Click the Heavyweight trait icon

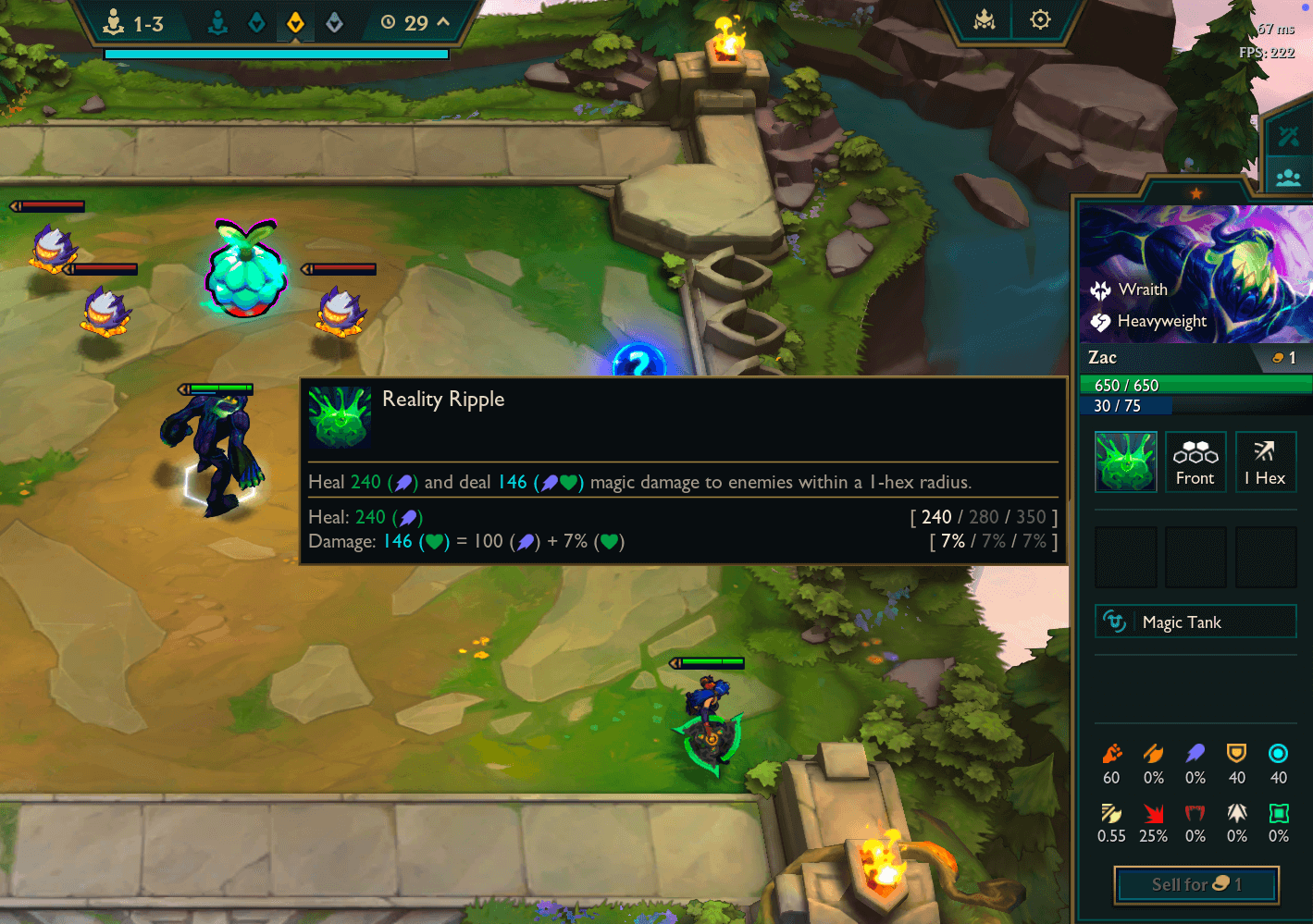1100,321
